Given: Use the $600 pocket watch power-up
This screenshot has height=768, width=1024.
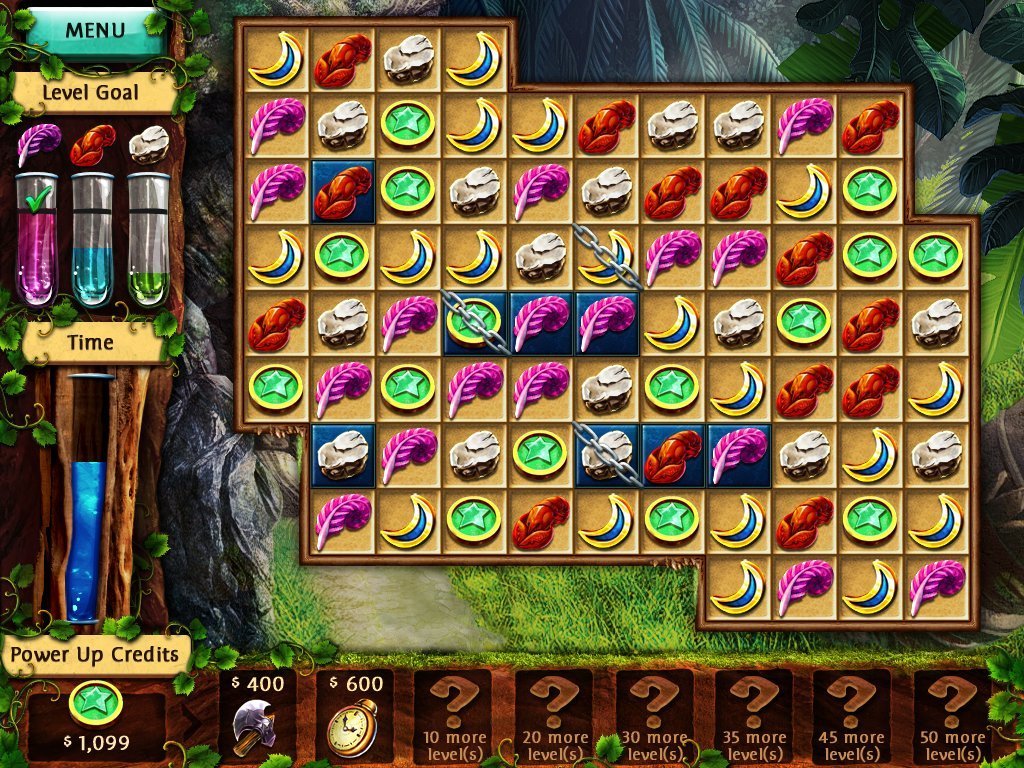Looking at the screenshot, I should (355, 716).
